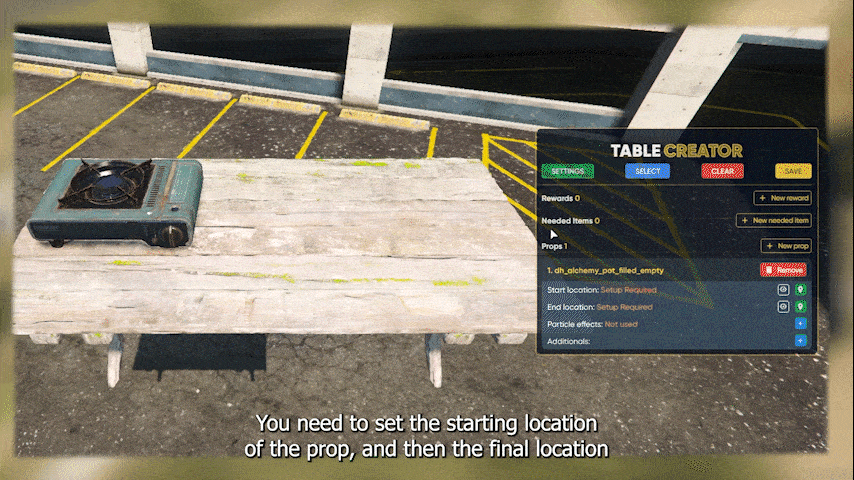Remove the dh_alchemy_pot_filled_empty prop
The image size is (854, 480).
[783, 269]
